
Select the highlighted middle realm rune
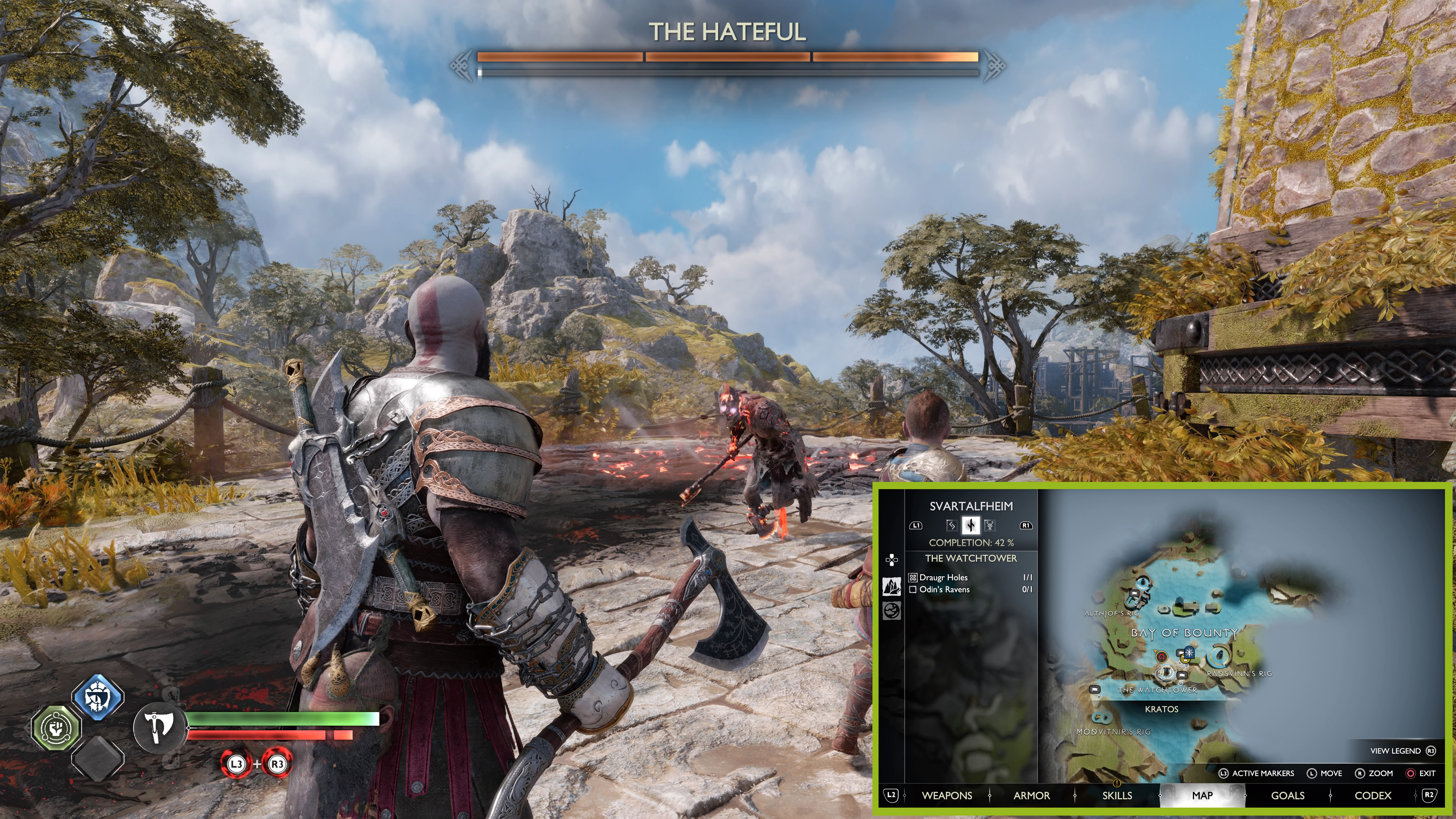[x=971, y=525]
